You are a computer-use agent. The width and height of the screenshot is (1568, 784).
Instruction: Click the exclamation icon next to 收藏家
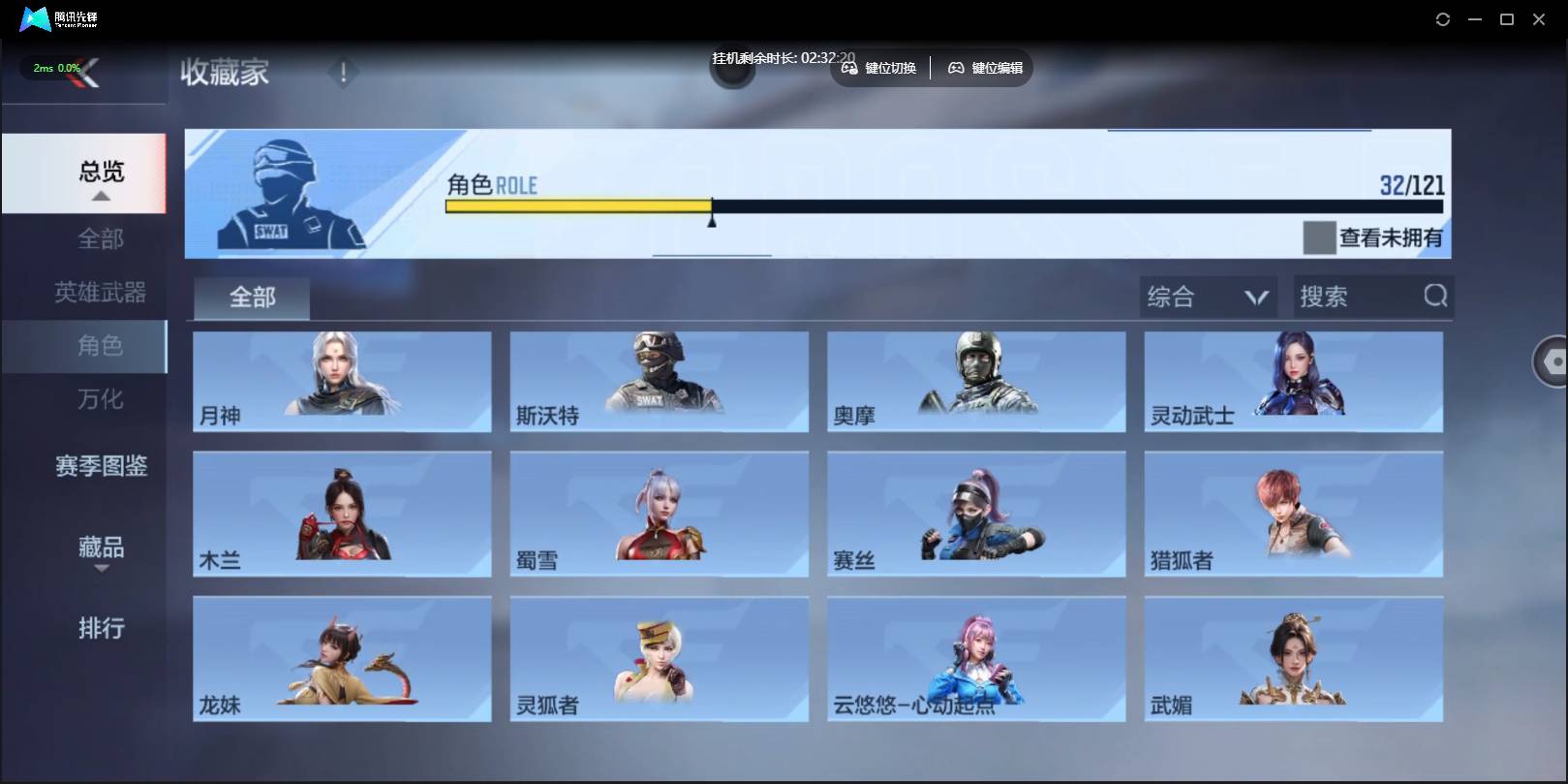pos(343,71)
